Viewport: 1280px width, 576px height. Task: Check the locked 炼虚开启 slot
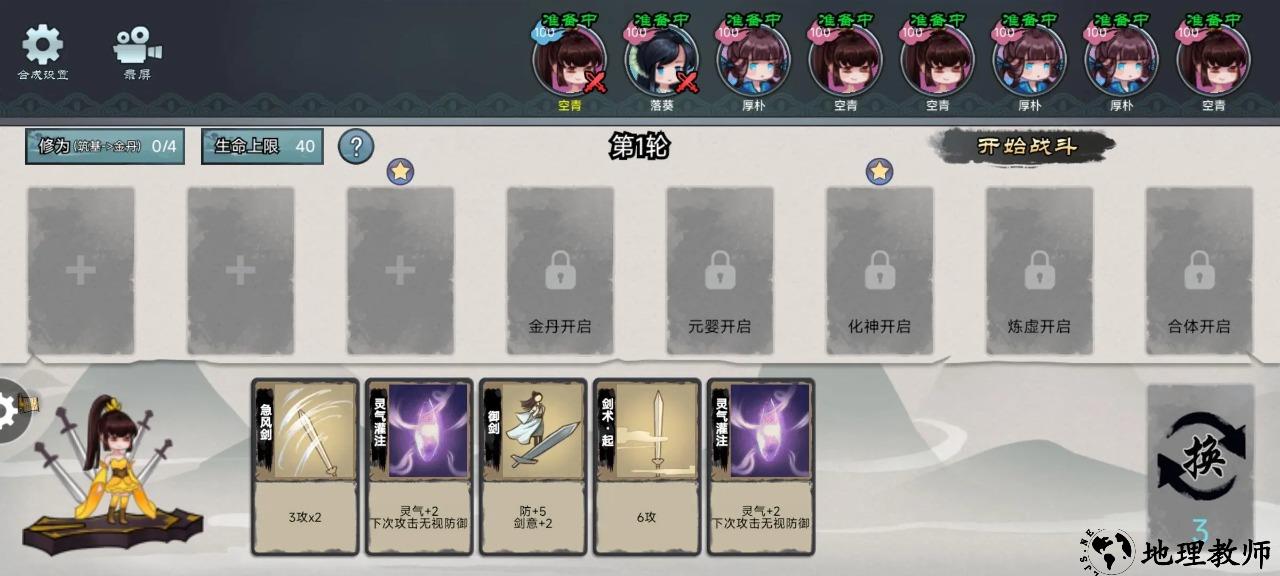[x=1039, y=270]
